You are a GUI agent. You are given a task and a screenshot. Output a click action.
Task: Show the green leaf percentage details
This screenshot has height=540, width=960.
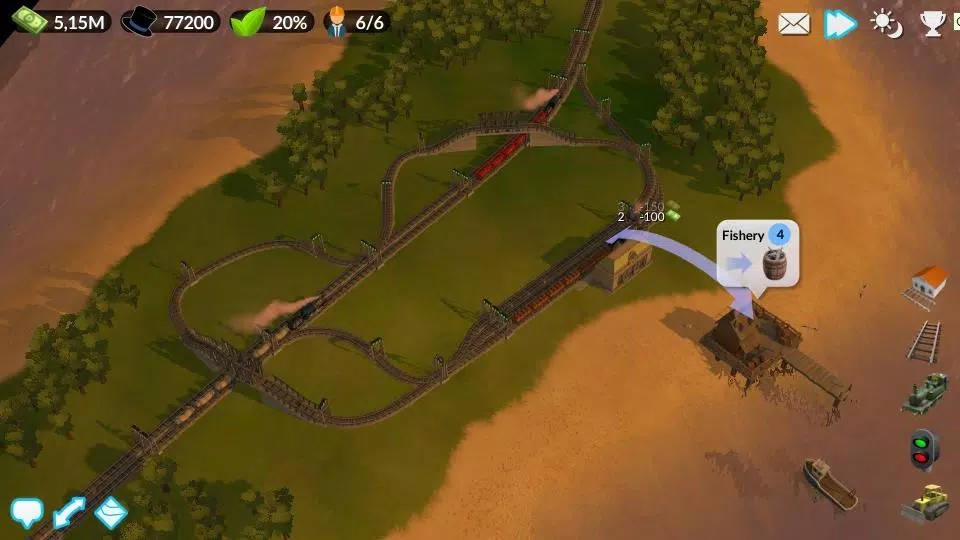(x=272, y=21)
